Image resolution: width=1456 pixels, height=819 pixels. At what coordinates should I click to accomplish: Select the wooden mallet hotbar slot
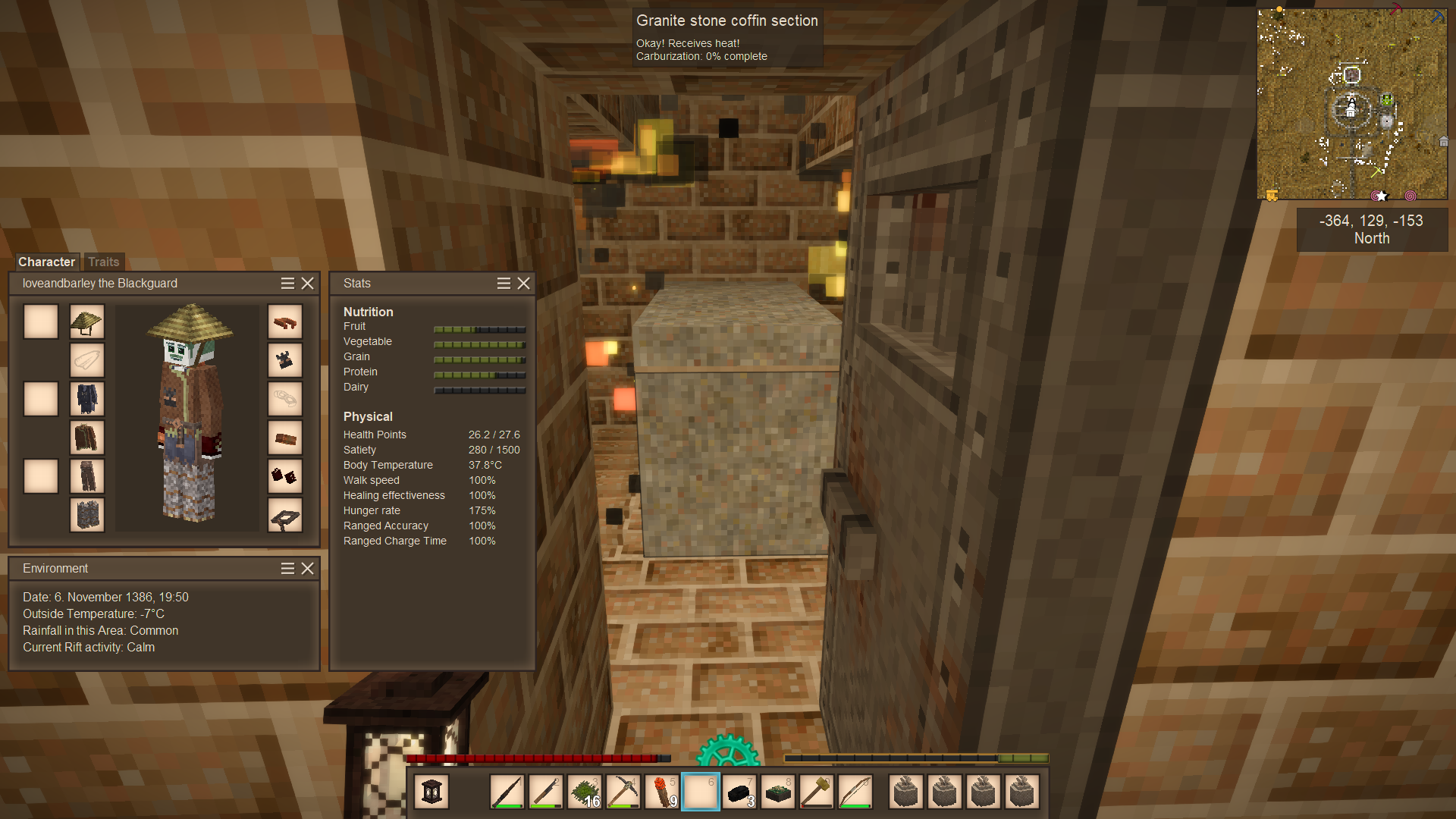(817, 792)
